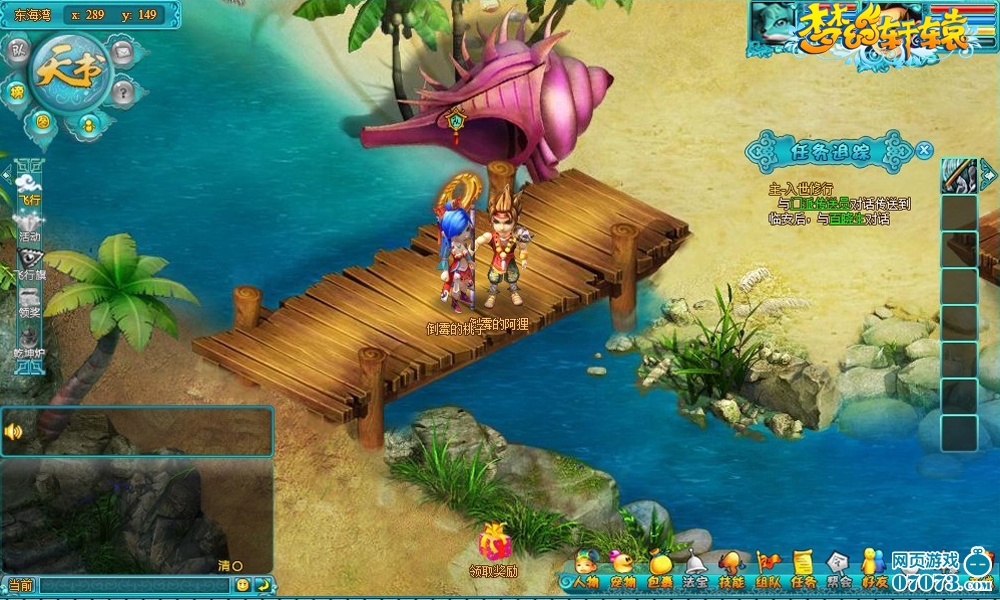The width and height of the screenshot is (1000, 600).
Task: Select the 飞行 flying cloud icon
Action: tap(29, 185)
